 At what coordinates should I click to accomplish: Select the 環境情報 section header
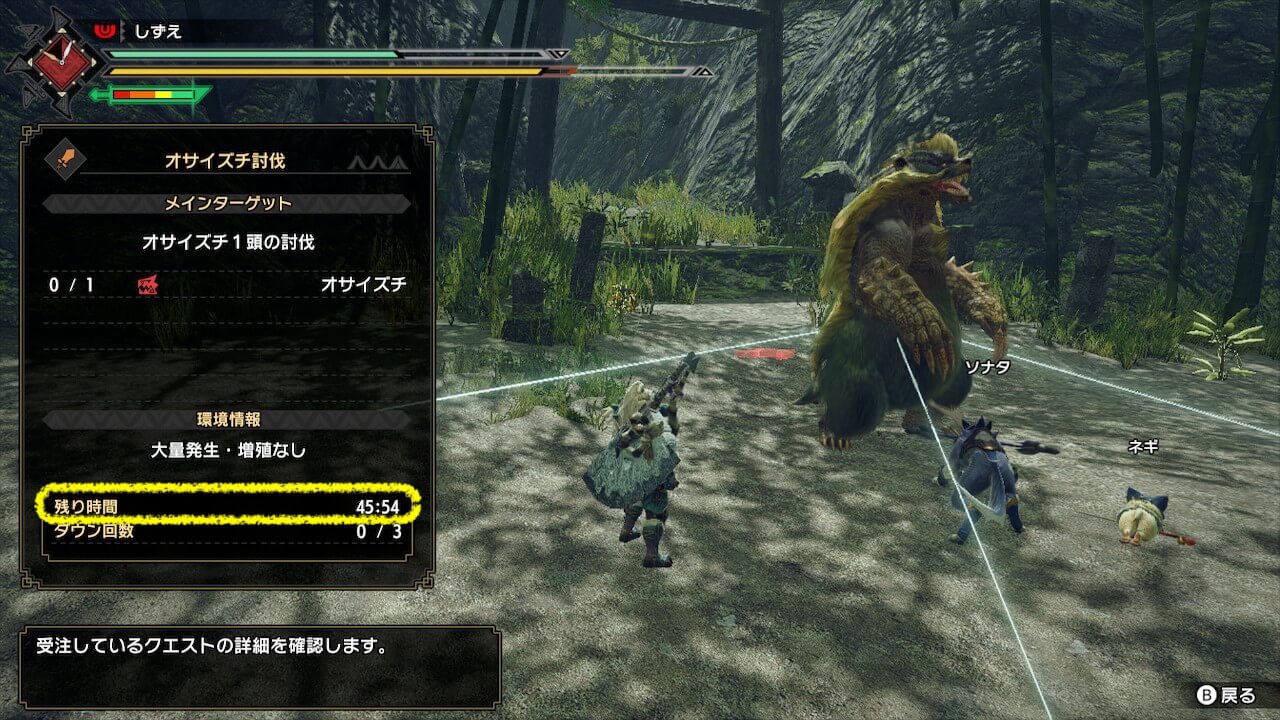coord(227,419)
